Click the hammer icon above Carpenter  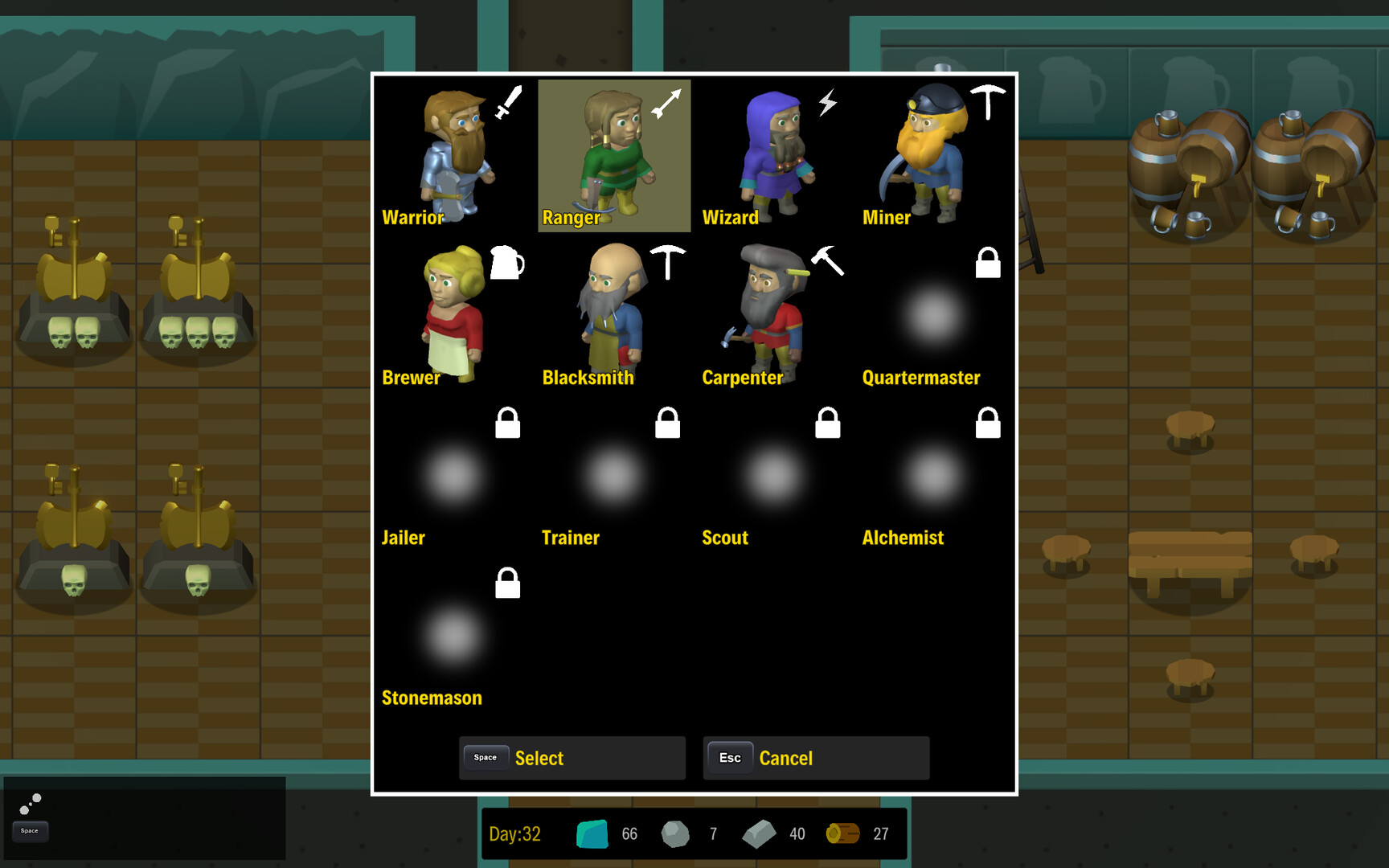pyautogui.click(x=829, y=263)
